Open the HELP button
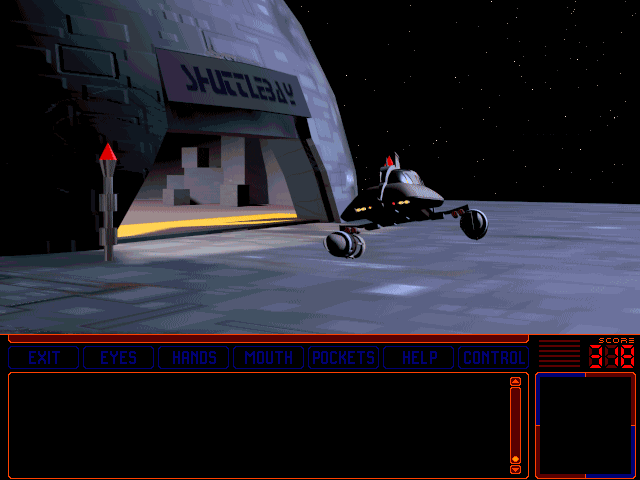The image size is (640, 480). (x=419, y=358)
